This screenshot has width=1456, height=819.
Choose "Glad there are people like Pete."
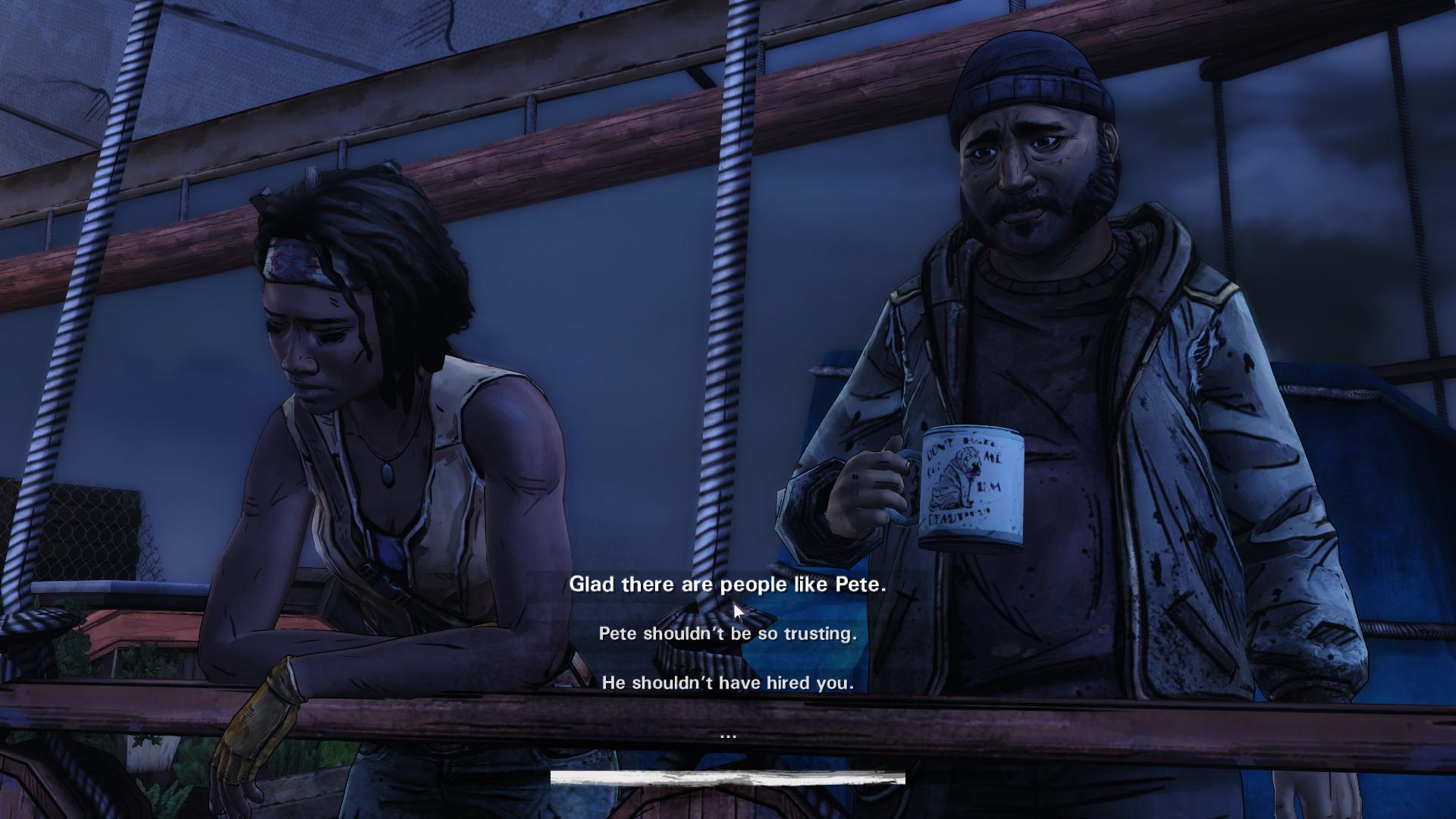[x=727, y=585]
